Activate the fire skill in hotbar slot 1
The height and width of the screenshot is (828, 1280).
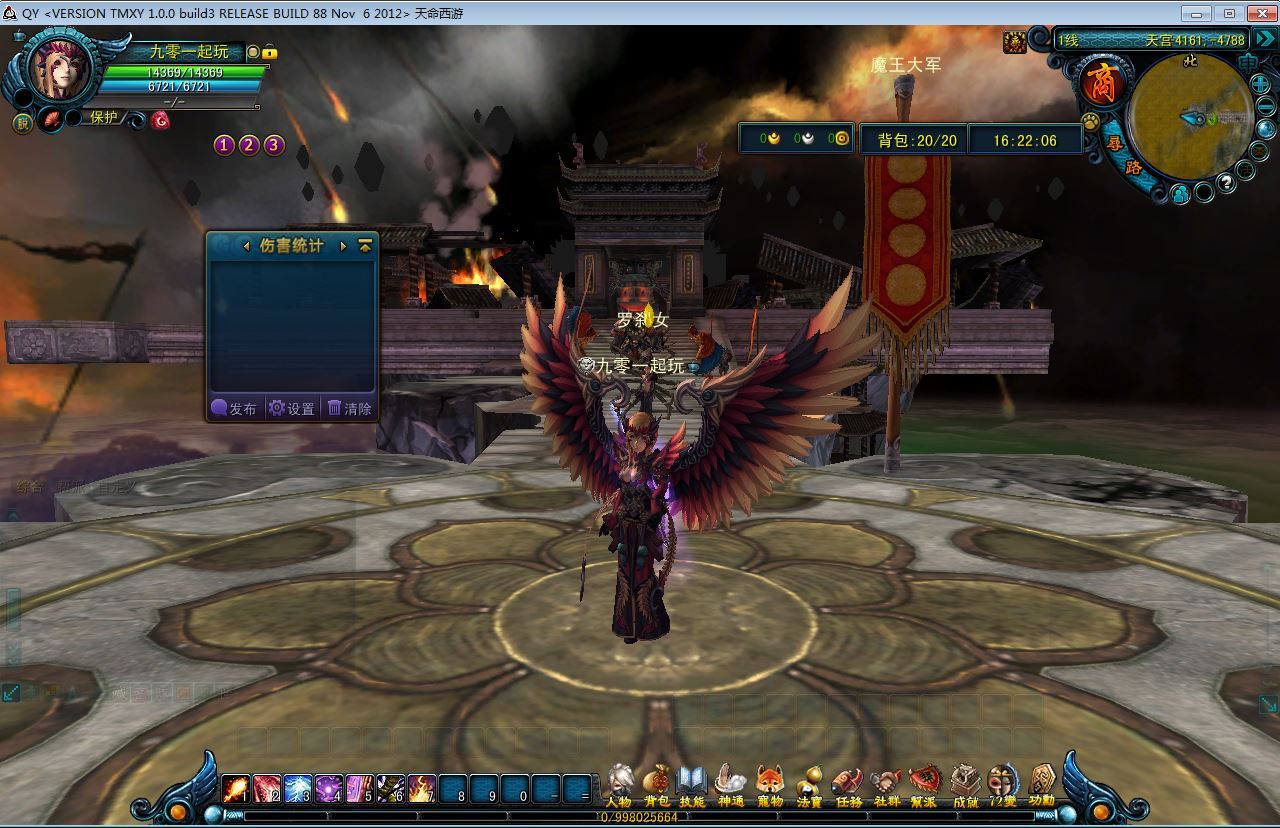(x=236, y=789)
